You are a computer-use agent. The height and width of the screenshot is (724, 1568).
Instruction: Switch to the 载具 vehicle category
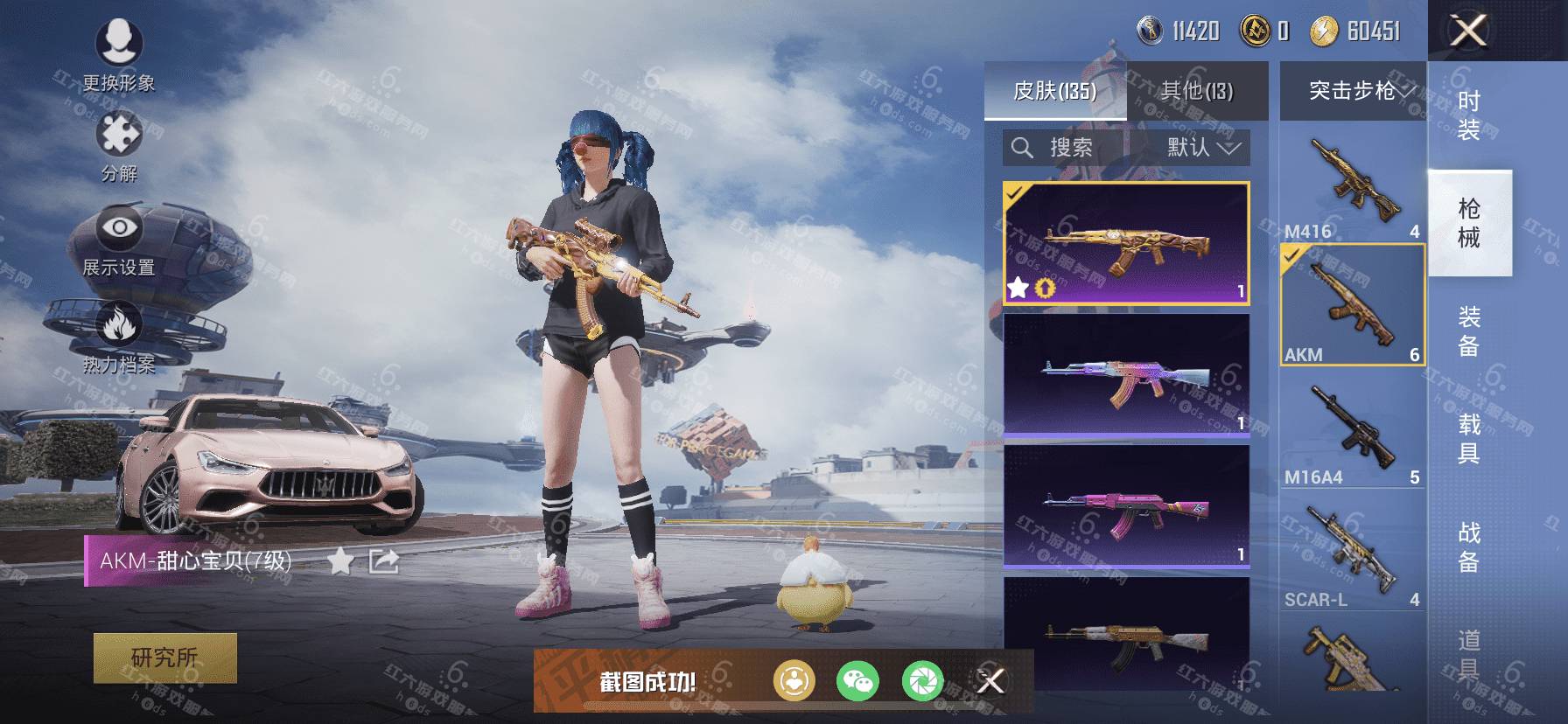coord(1469,439)
